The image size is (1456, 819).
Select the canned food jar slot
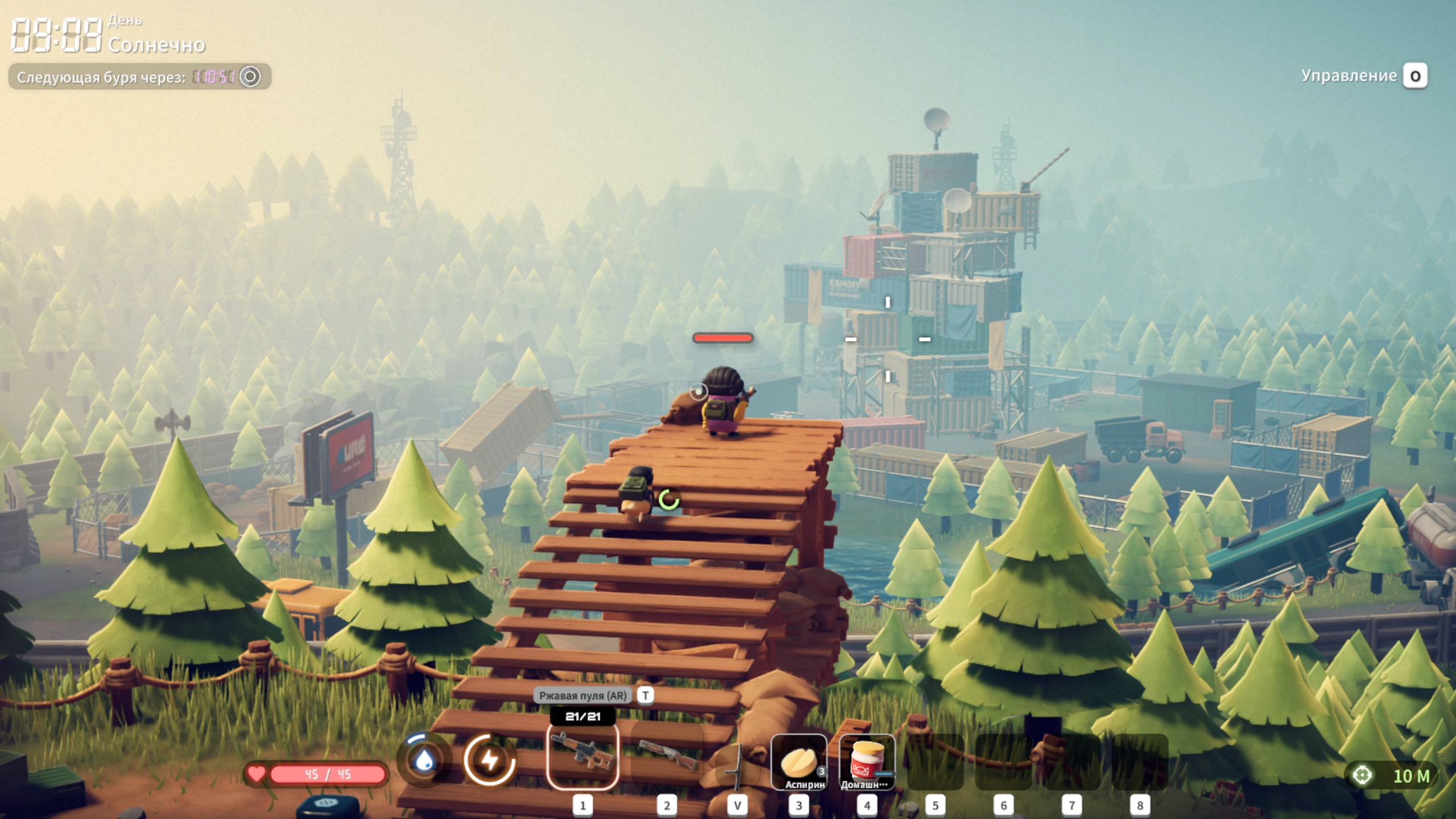coord(867,762)
